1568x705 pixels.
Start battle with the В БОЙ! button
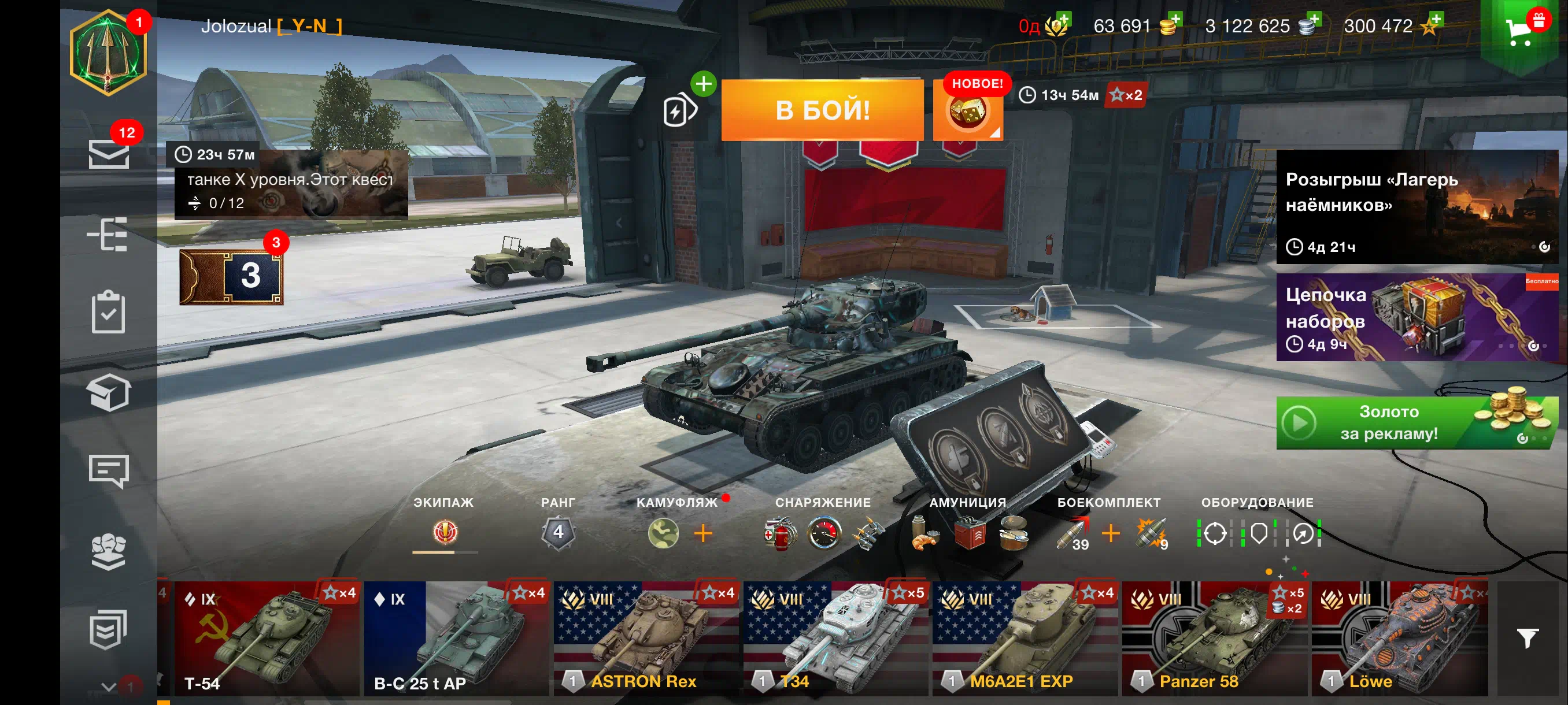pos(822,111)
